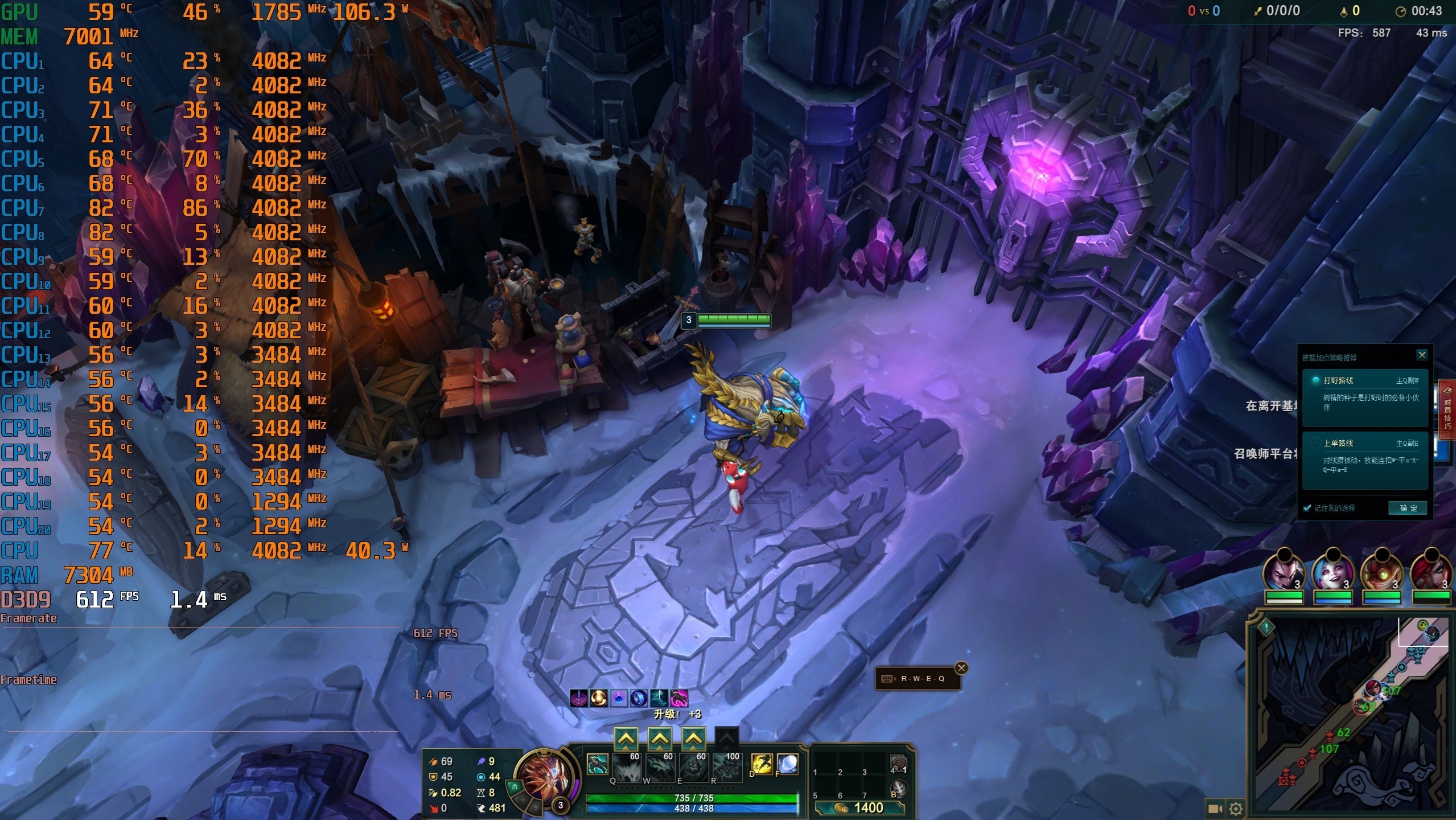The image size is (1456, 820).
Task: Close the R-W-E-Q skill order hint
Action: point(961,668)
